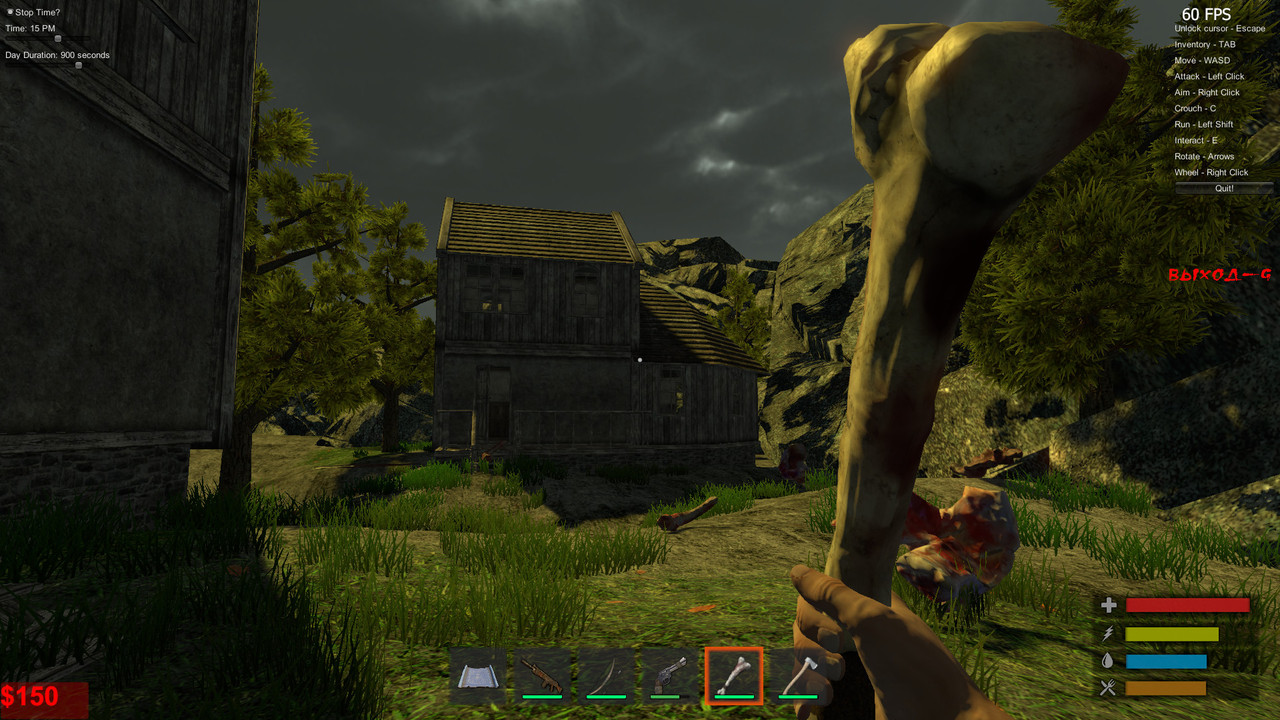Screen dimensions: 1280x720
Task: Choose the revolver in the hotbar
Action: pos(670,675)
